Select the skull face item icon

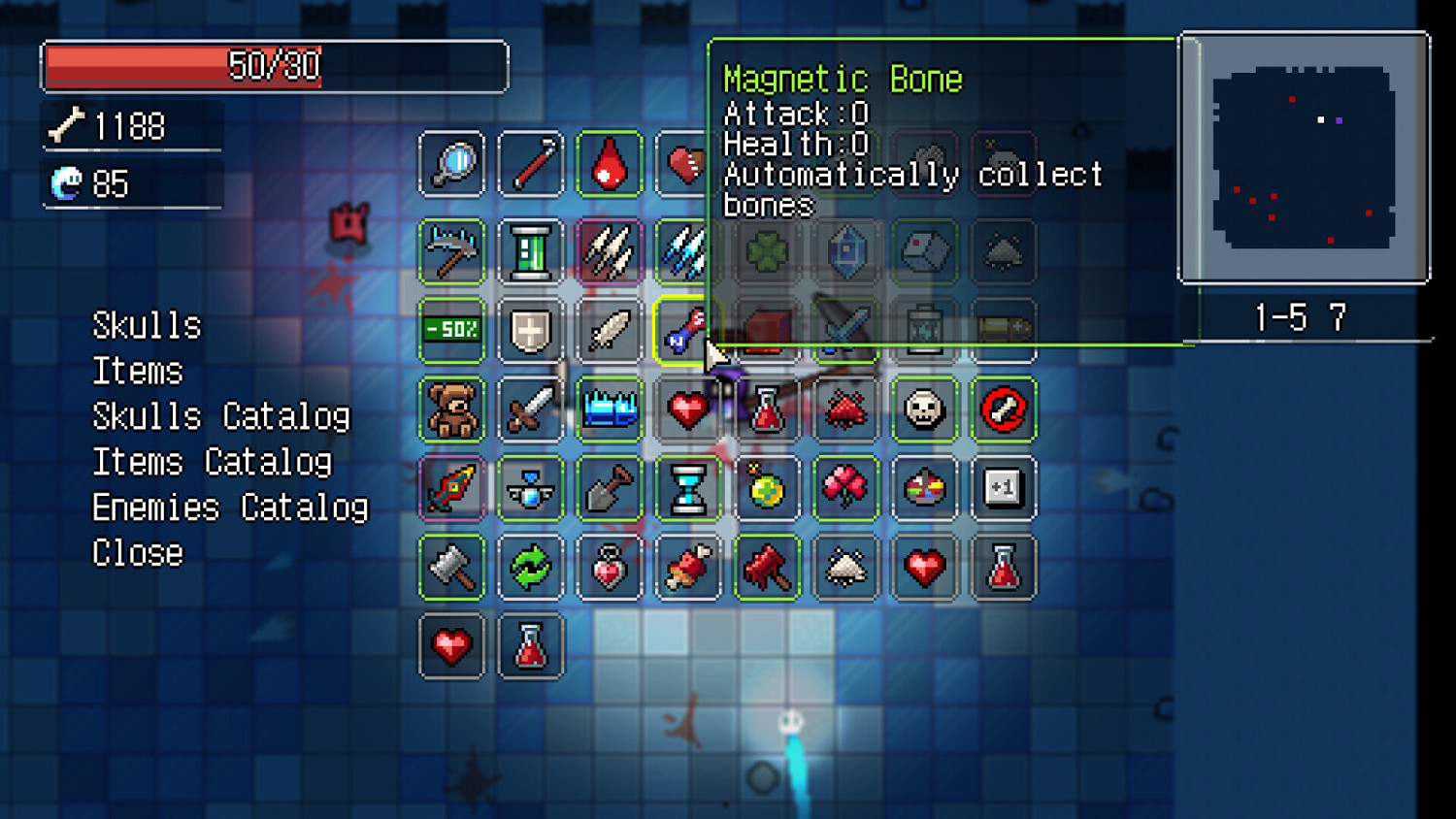[924, 409]
